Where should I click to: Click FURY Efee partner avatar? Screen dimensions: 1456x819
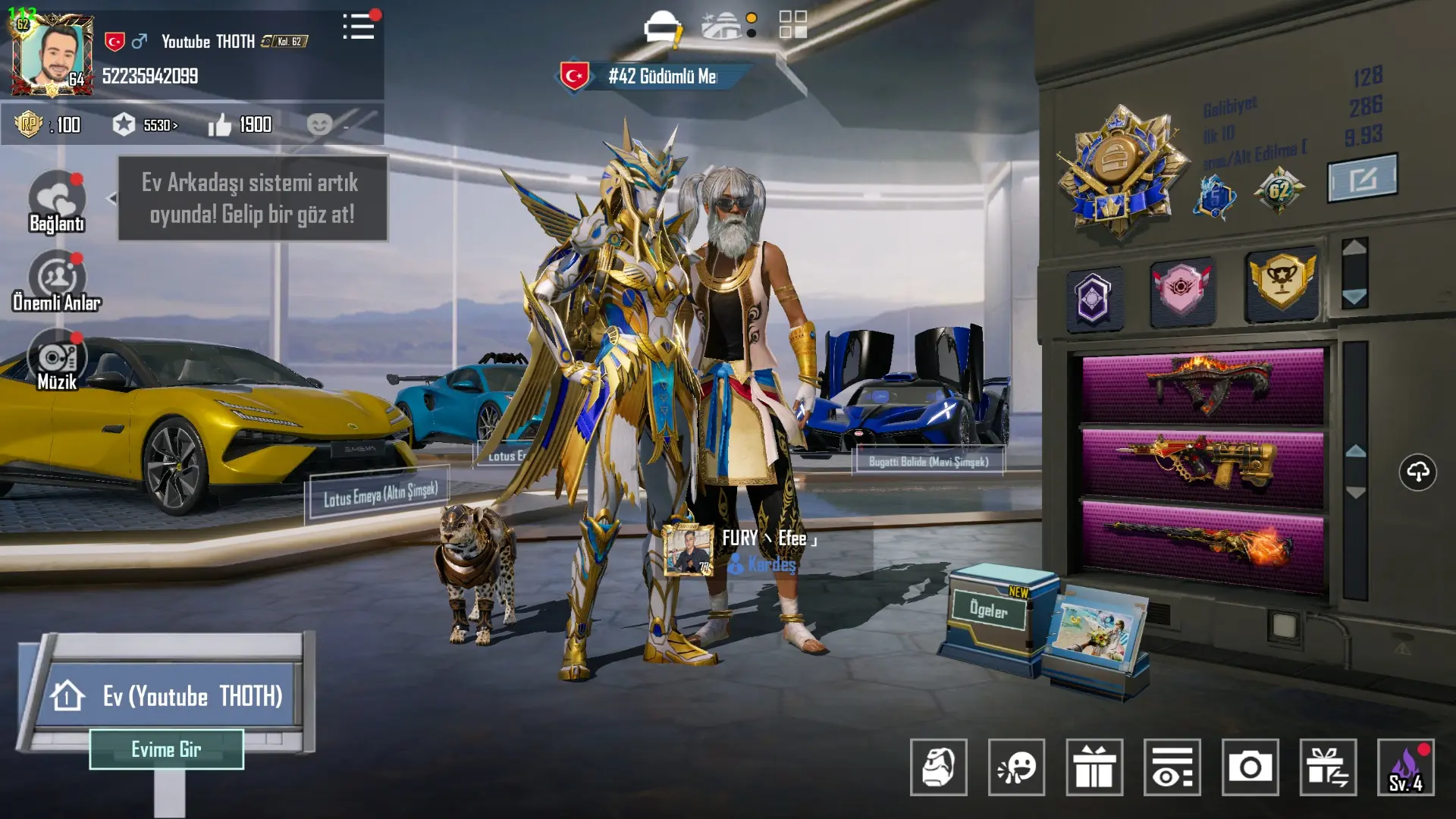(688, 549)
